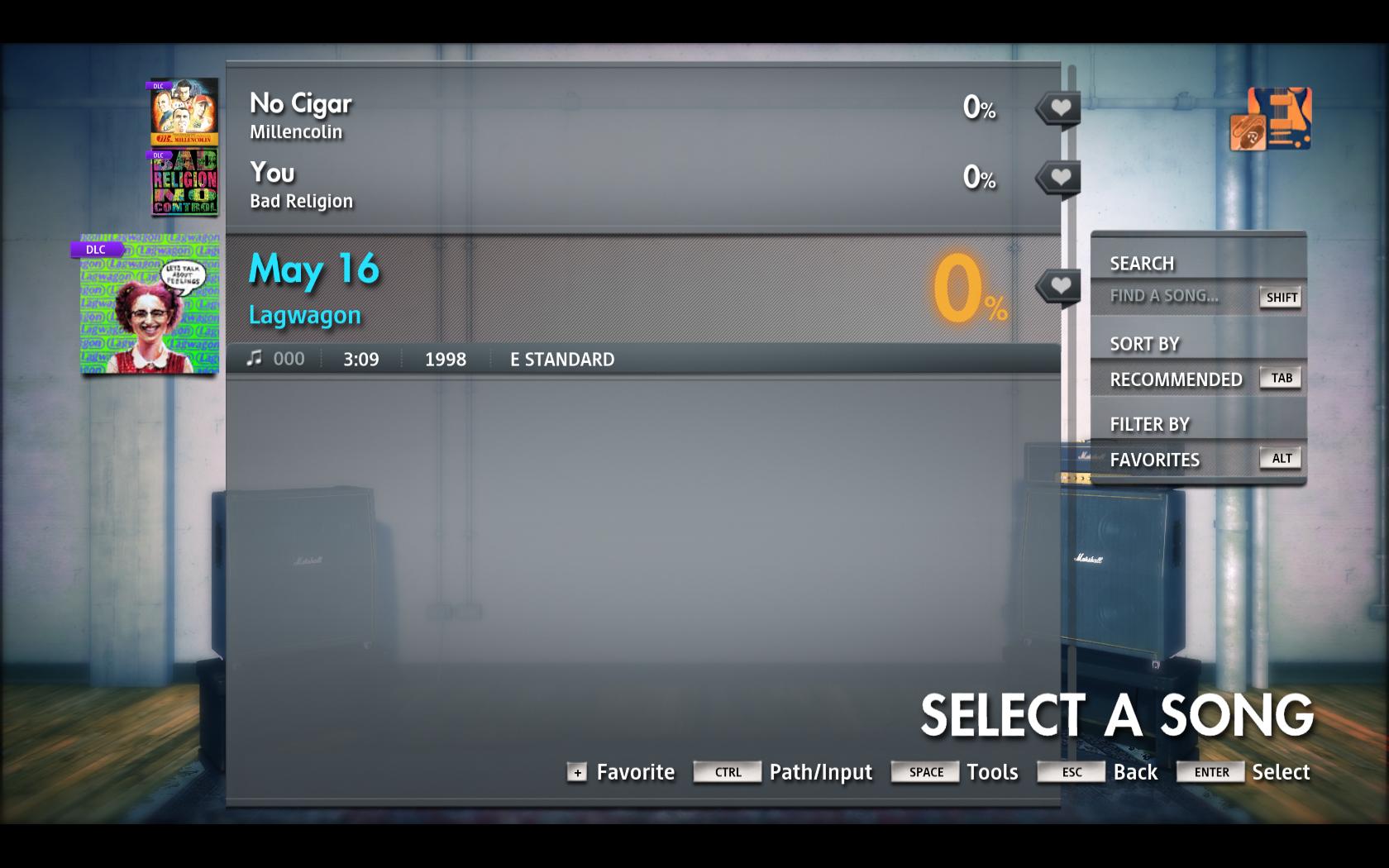Open the Filter By Favorites selector
The image size is (1389, 868).
click(1154, 460)
